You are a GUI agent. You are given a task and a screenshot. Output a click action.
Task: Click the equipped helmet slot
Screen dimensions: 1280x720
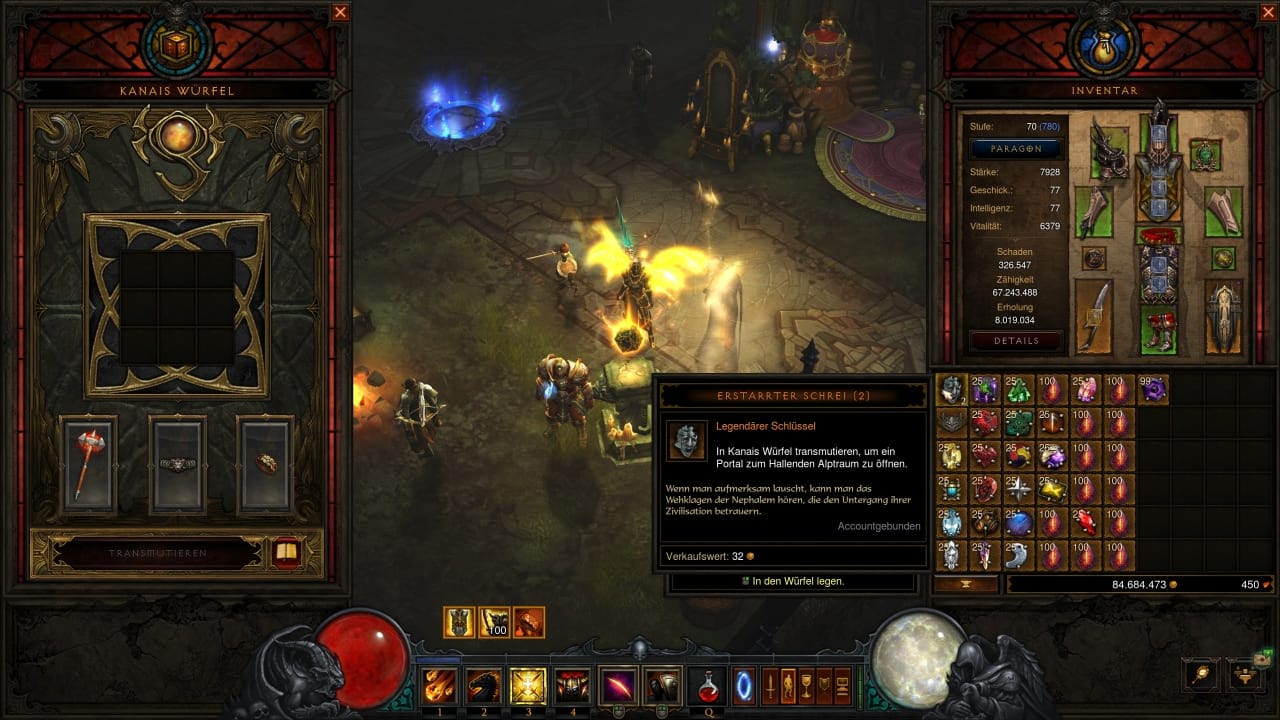tap(1159, 126)
